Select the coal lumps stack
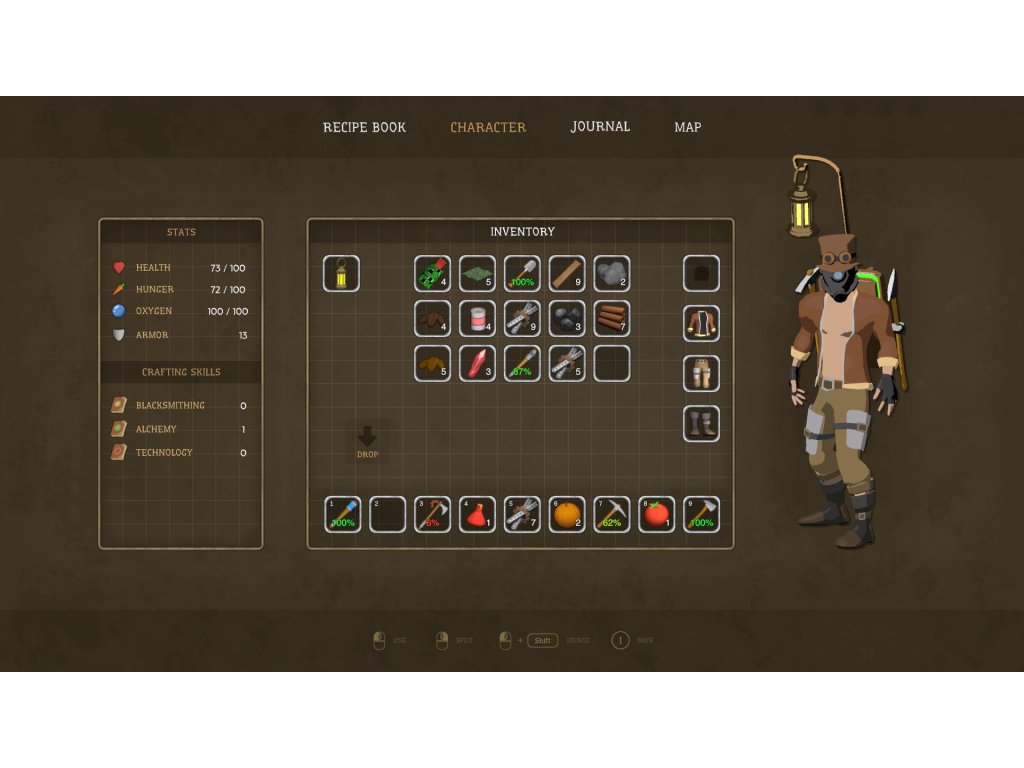 click(x=567, y=319)
